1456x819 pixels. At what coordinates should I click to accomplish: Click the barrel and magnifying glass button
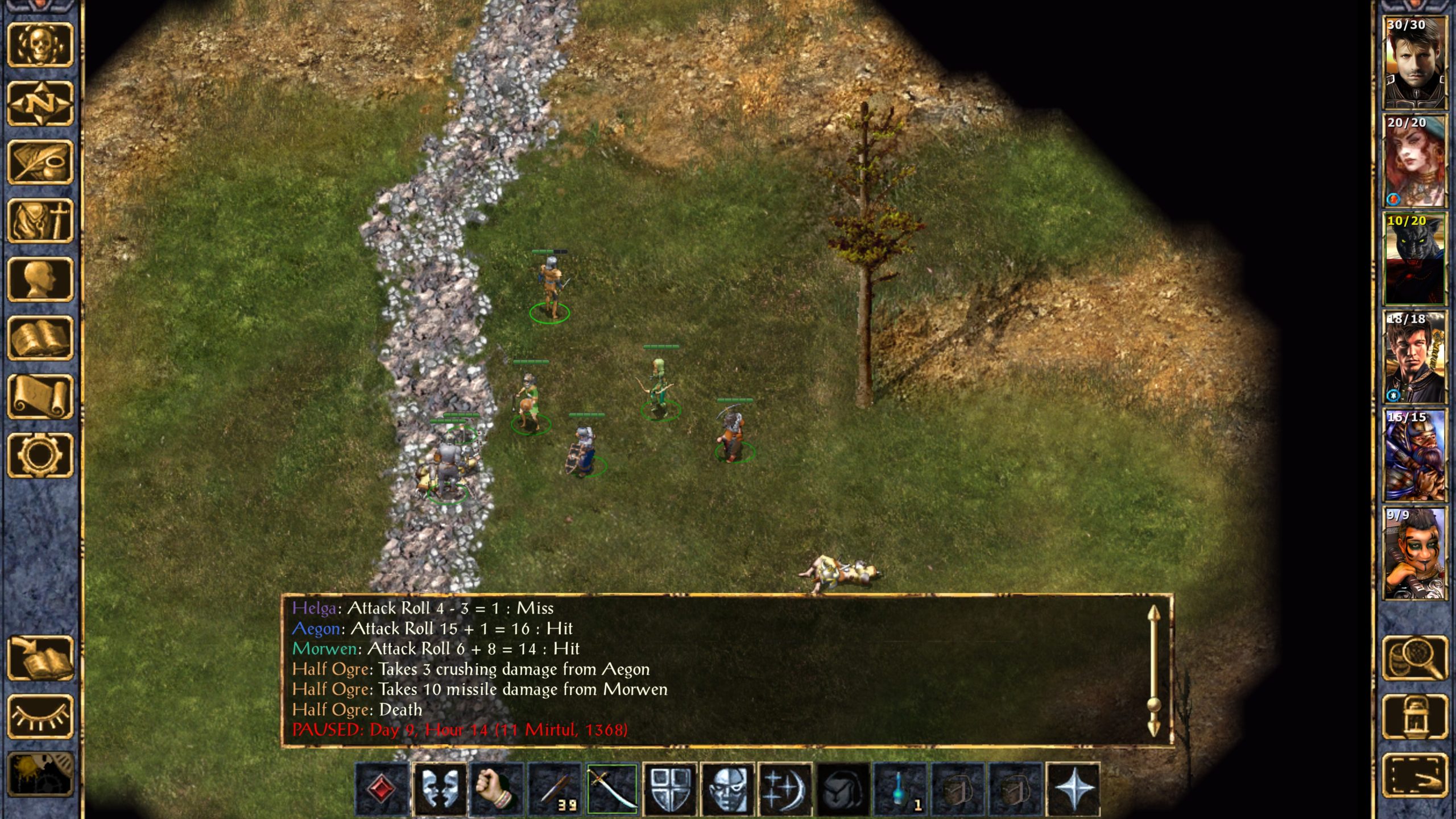[1414, 658]
